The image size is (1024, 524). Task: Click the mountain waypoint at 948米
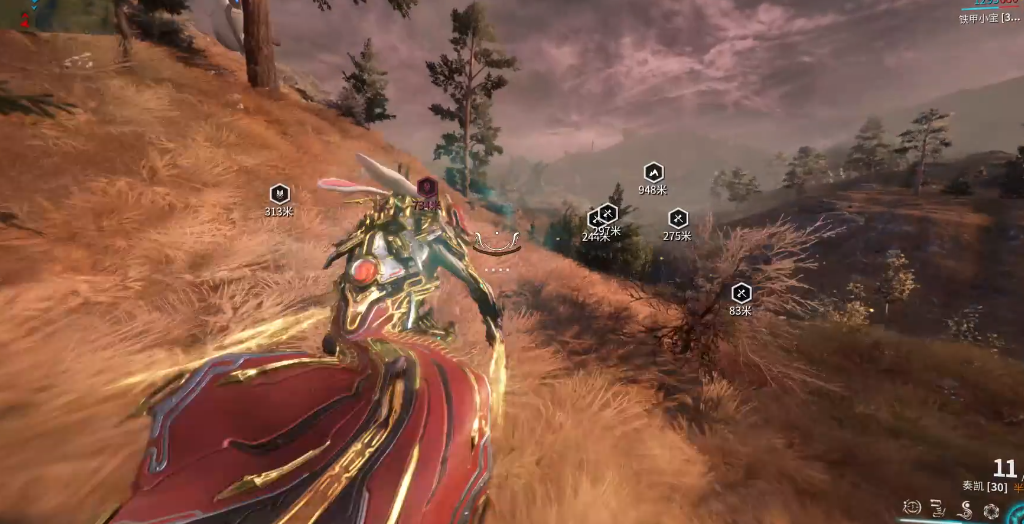point(653,172)
